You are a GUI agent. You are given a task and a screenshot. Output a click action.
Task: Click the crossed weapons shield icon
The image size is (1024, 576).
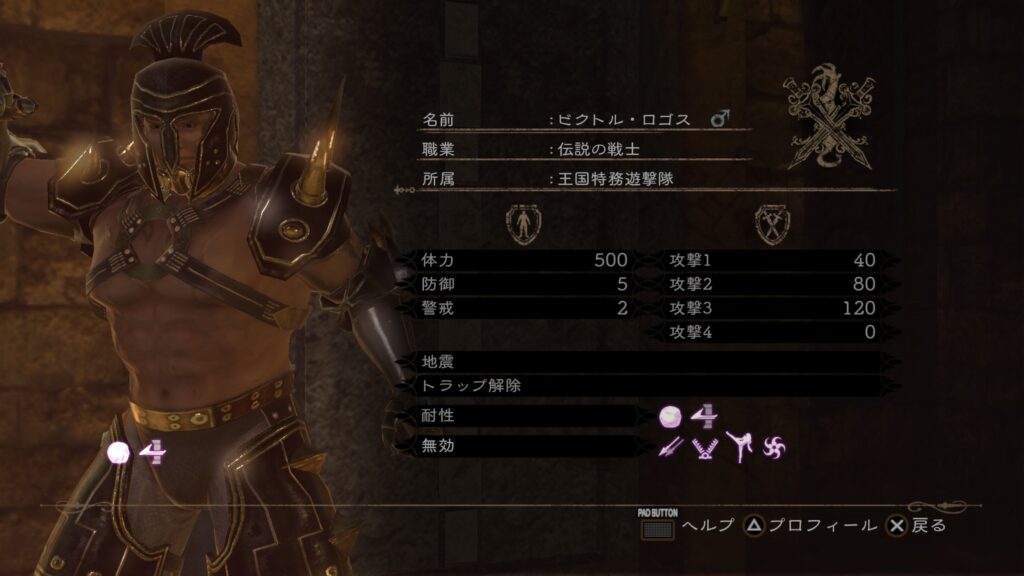(770, 224)
